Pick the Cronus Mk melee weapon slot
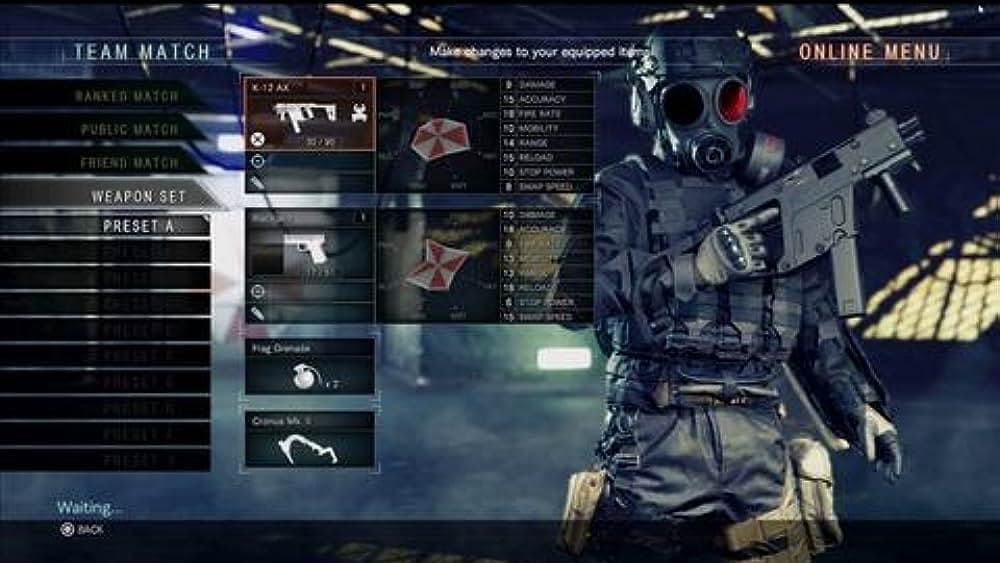This screenshot has width=1000, height=563. tap(310, 437)
